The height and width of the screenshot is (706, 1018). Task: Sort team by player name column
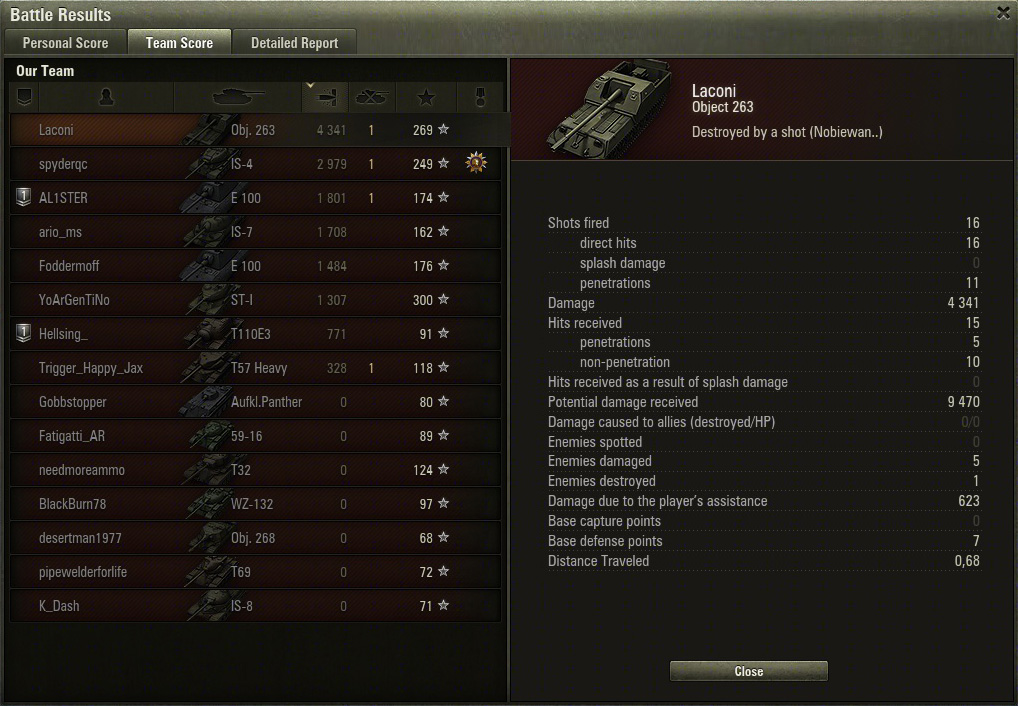106,97
